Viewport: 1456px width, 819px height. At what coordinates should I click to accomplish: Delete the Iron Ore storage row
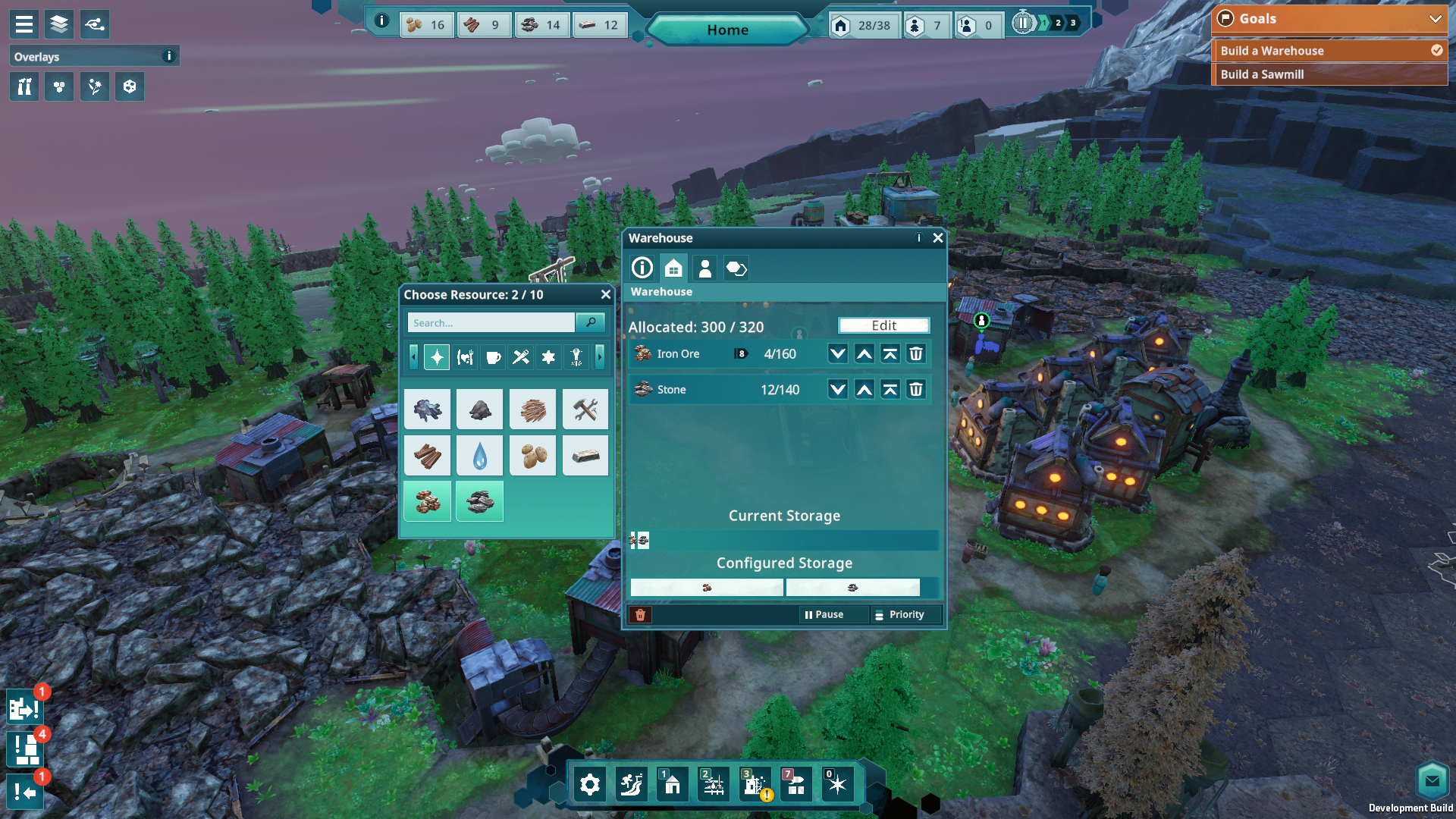[916, 354]
